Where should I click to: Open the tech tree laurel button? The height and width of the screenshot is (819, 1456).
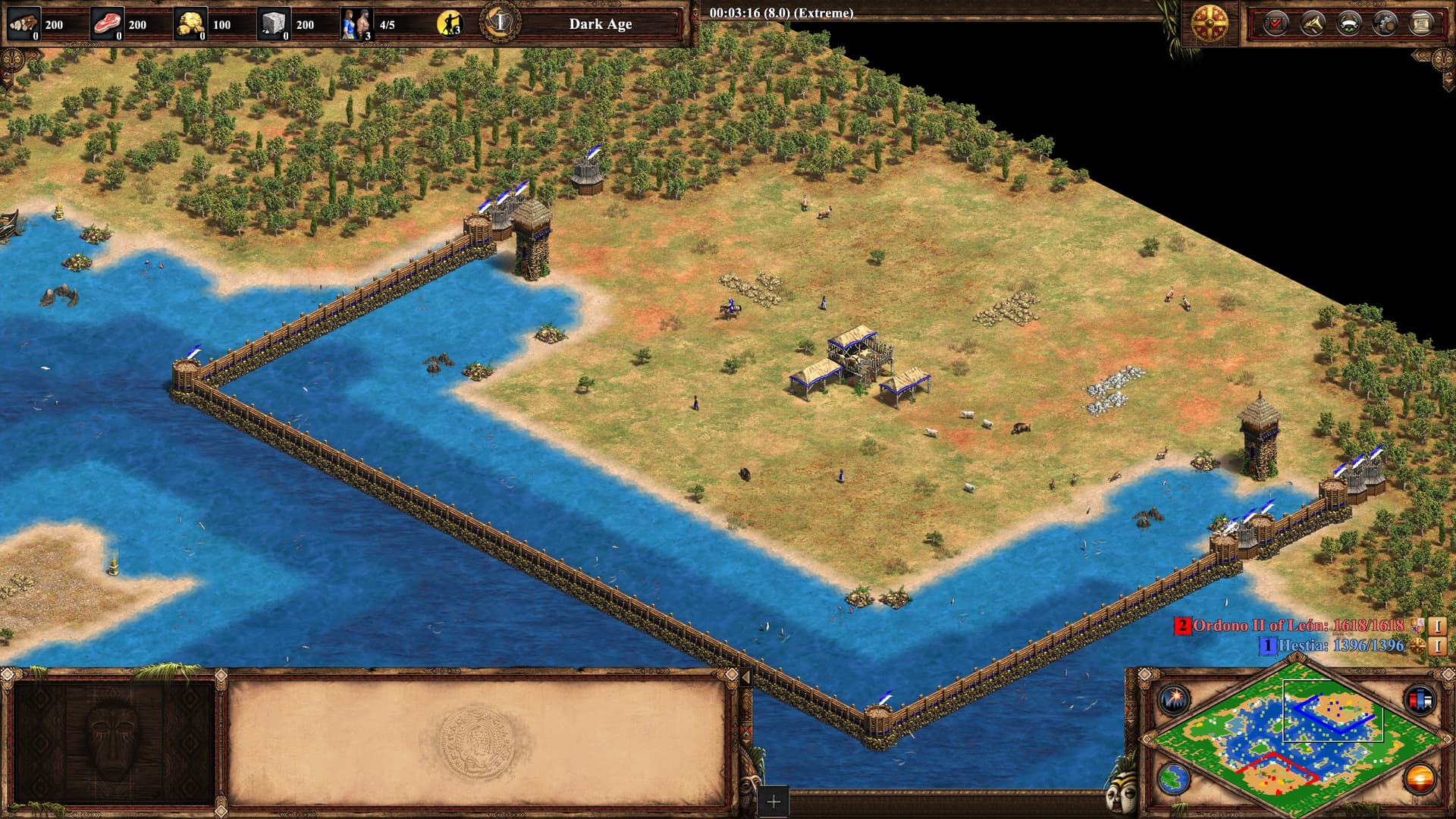(1349, 24)
